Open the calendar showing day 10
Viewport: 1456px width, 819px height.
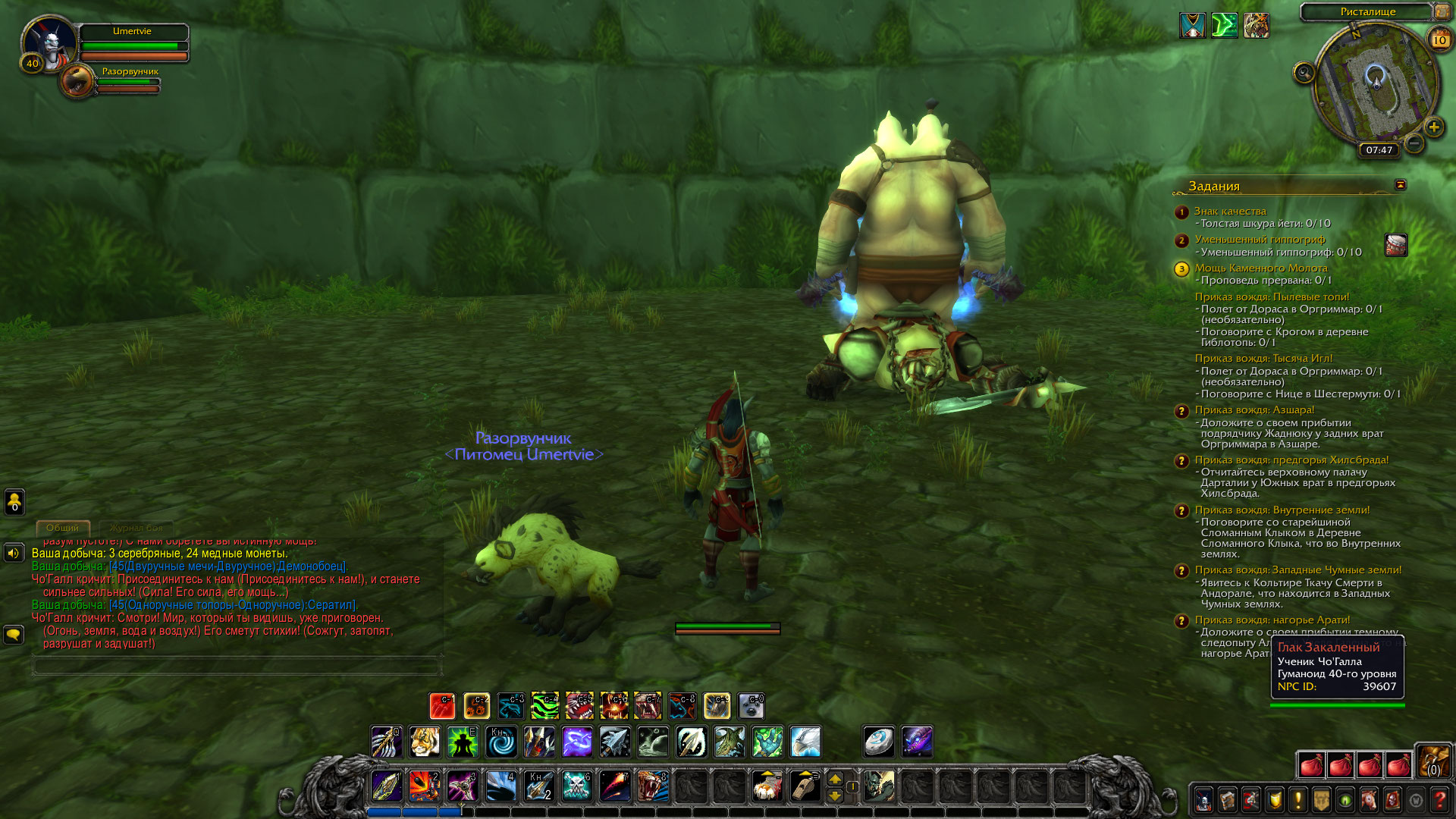[1439, 40]
